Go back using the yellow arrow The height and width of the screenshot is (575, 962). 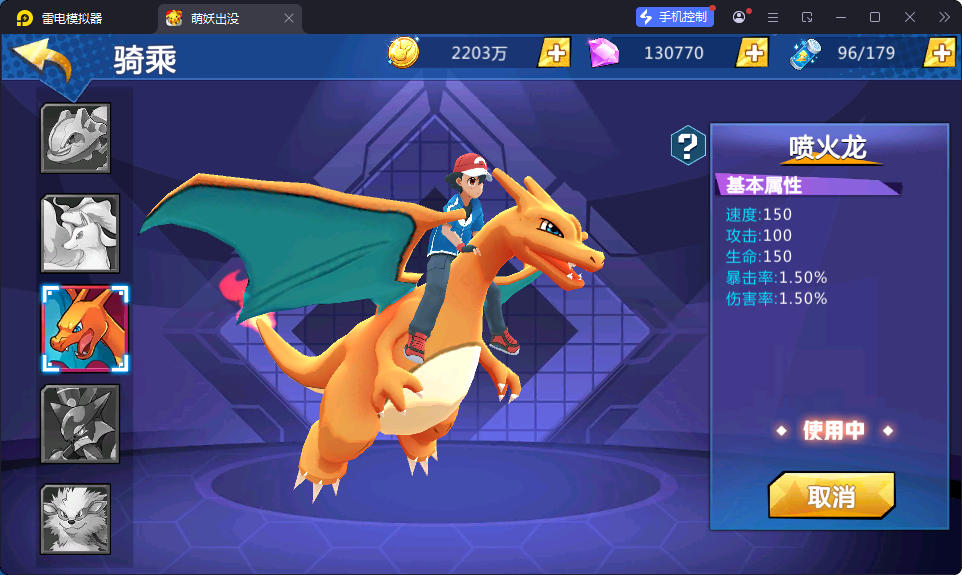45,62
